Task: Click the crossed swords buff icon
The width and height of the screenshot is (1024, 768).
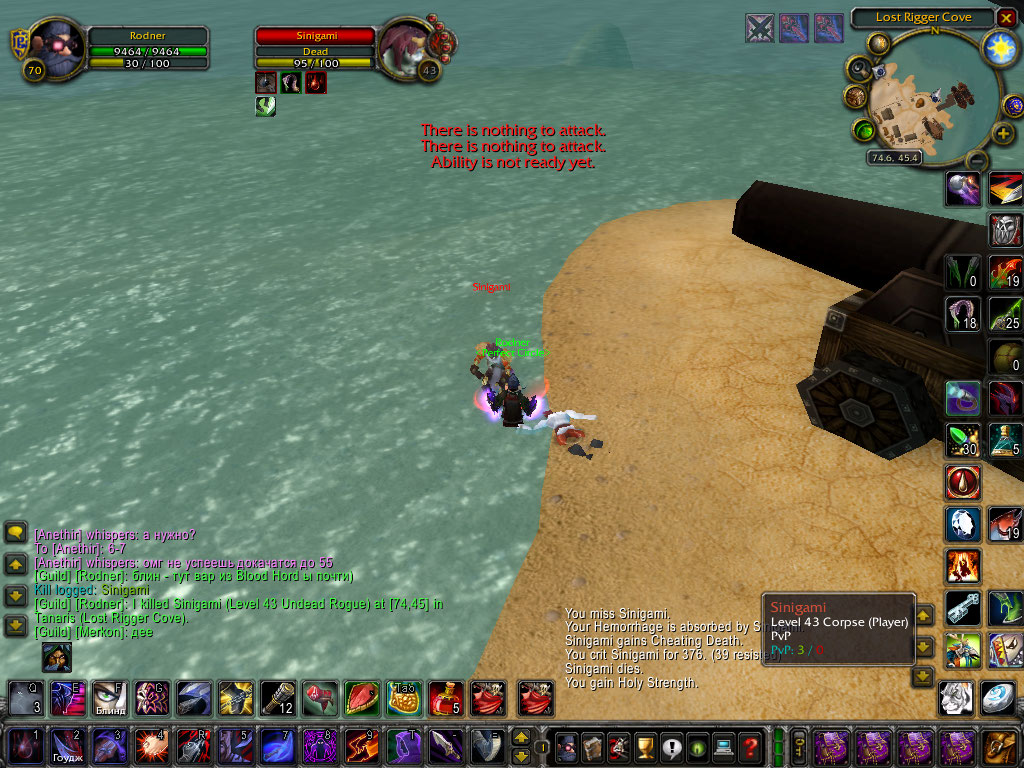Action: [x=760, y=28]
